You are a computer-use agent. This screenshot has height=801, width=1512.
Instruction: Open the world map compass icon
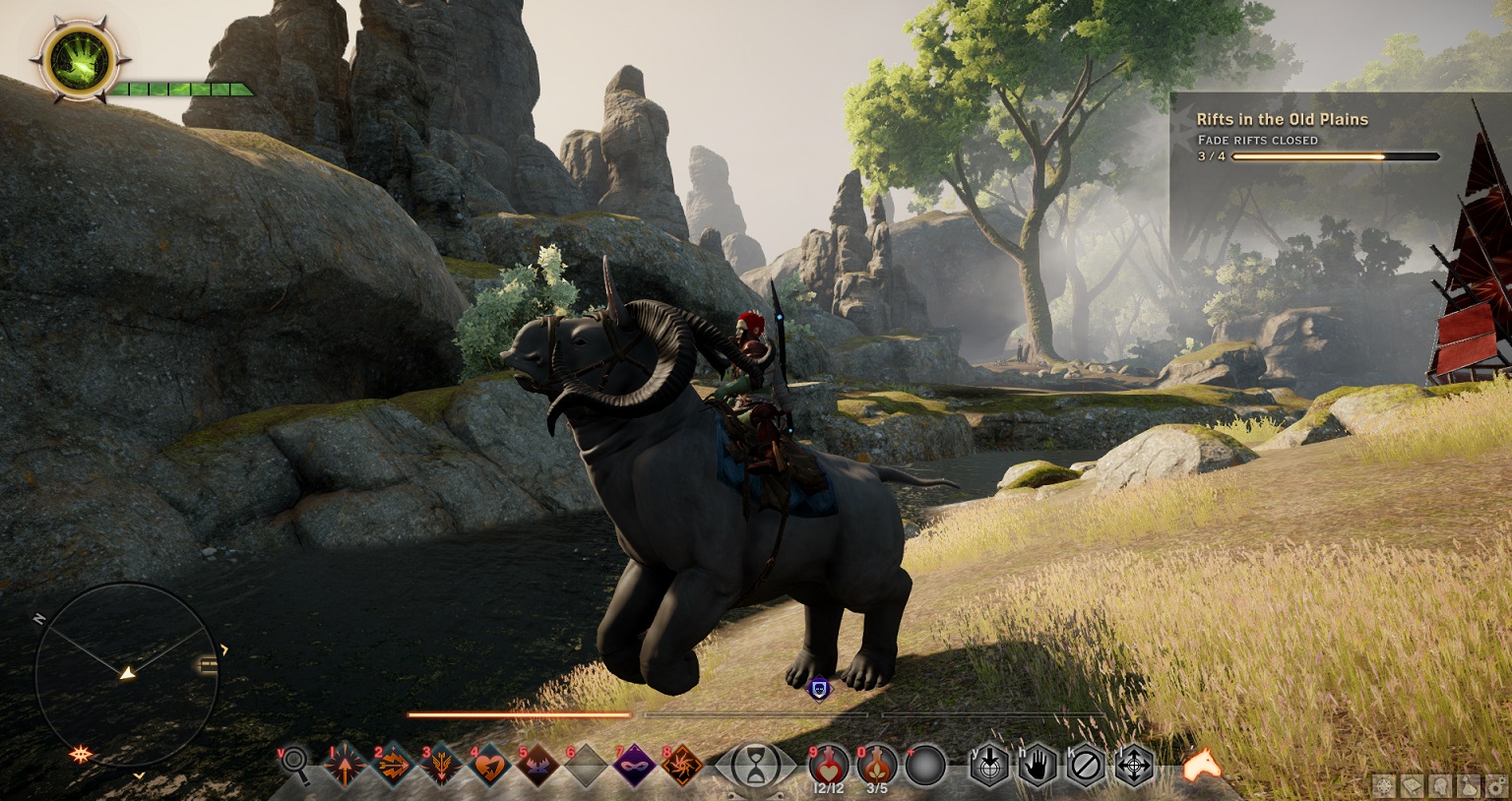[x=1385, y=786]
